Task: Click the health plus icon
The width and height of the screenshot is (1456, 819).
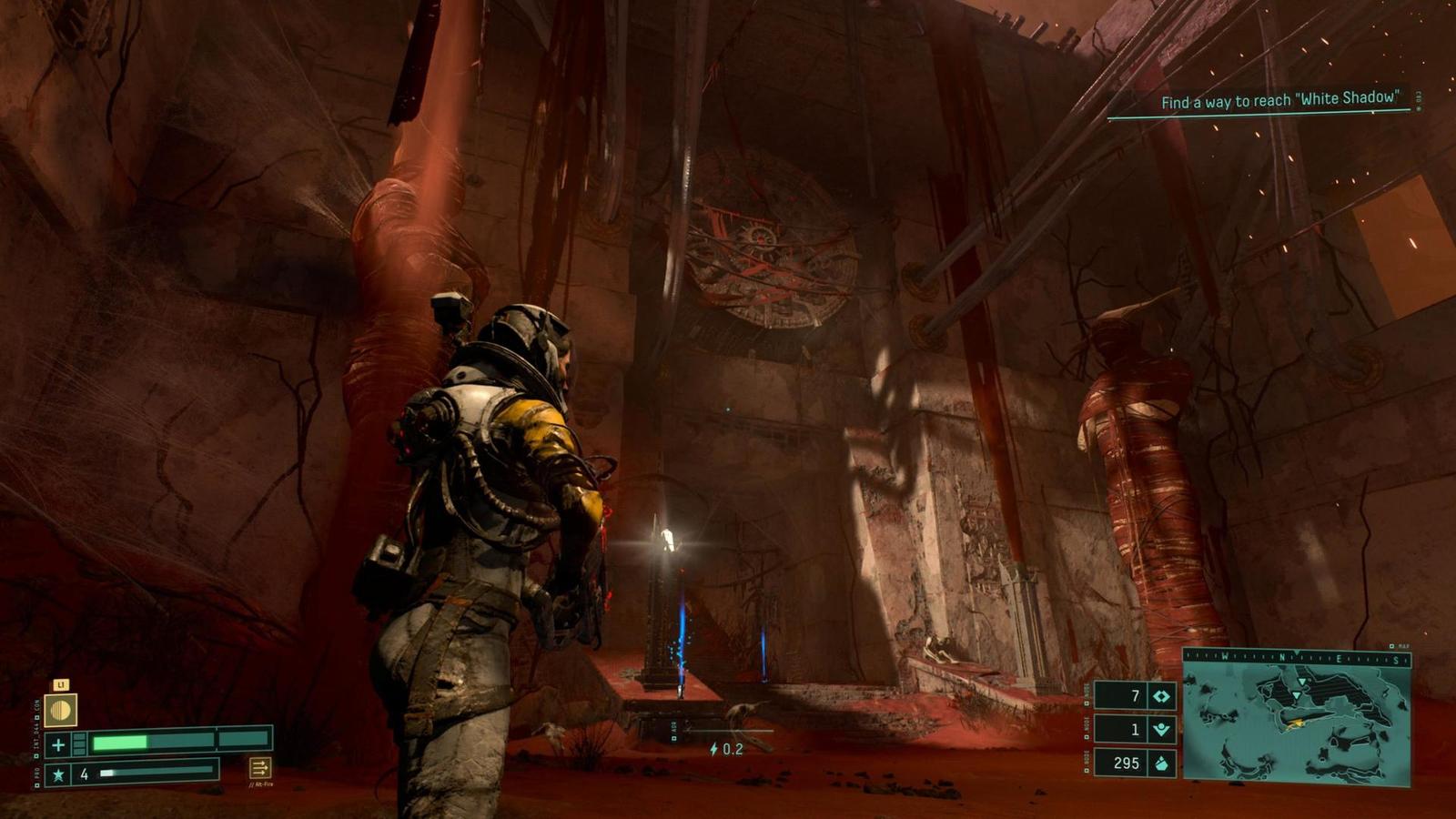Action: (x=58, y=744)
